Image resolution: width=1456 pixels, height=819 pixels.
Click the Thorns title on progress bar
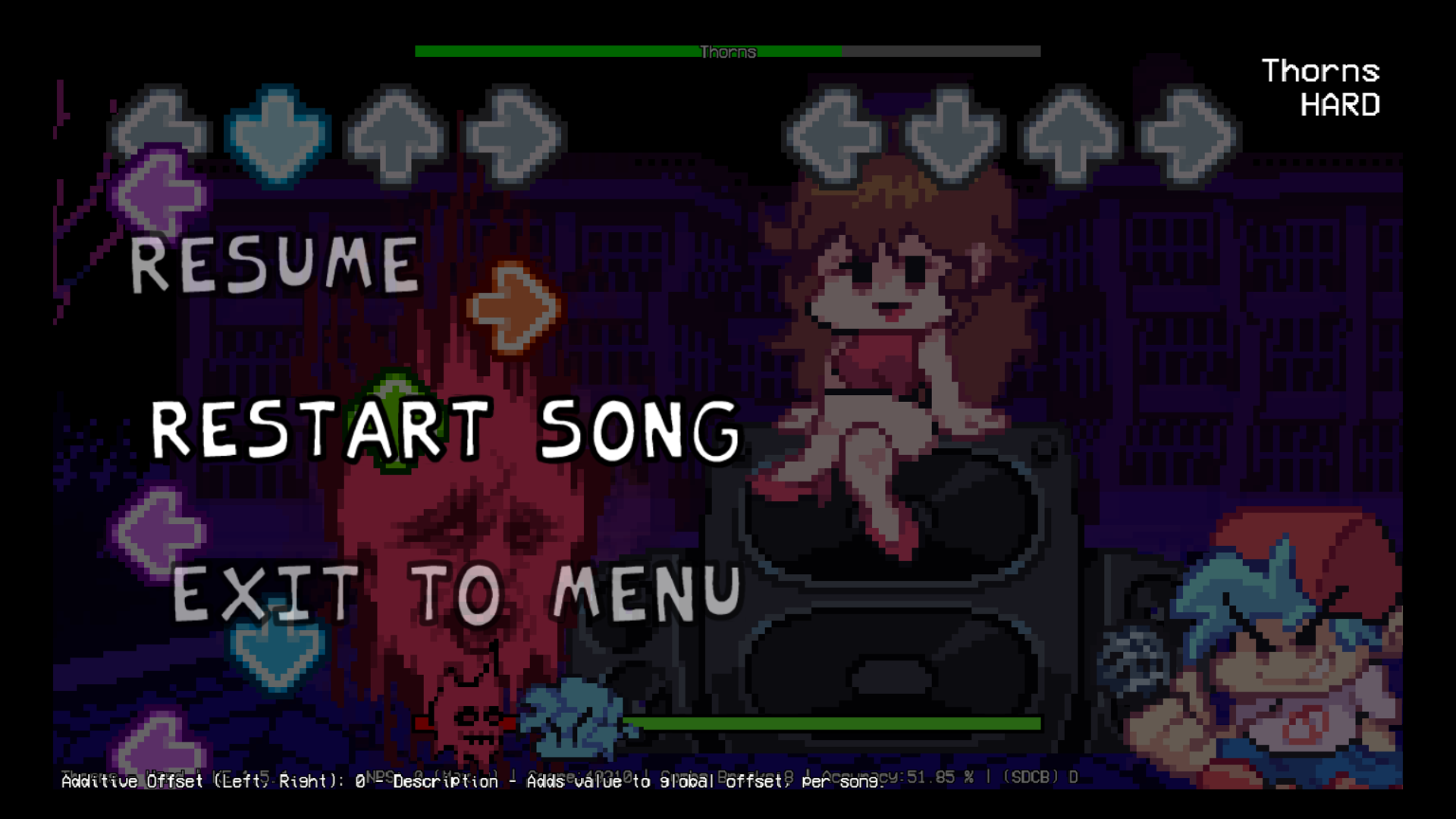[x=726, y=52]
